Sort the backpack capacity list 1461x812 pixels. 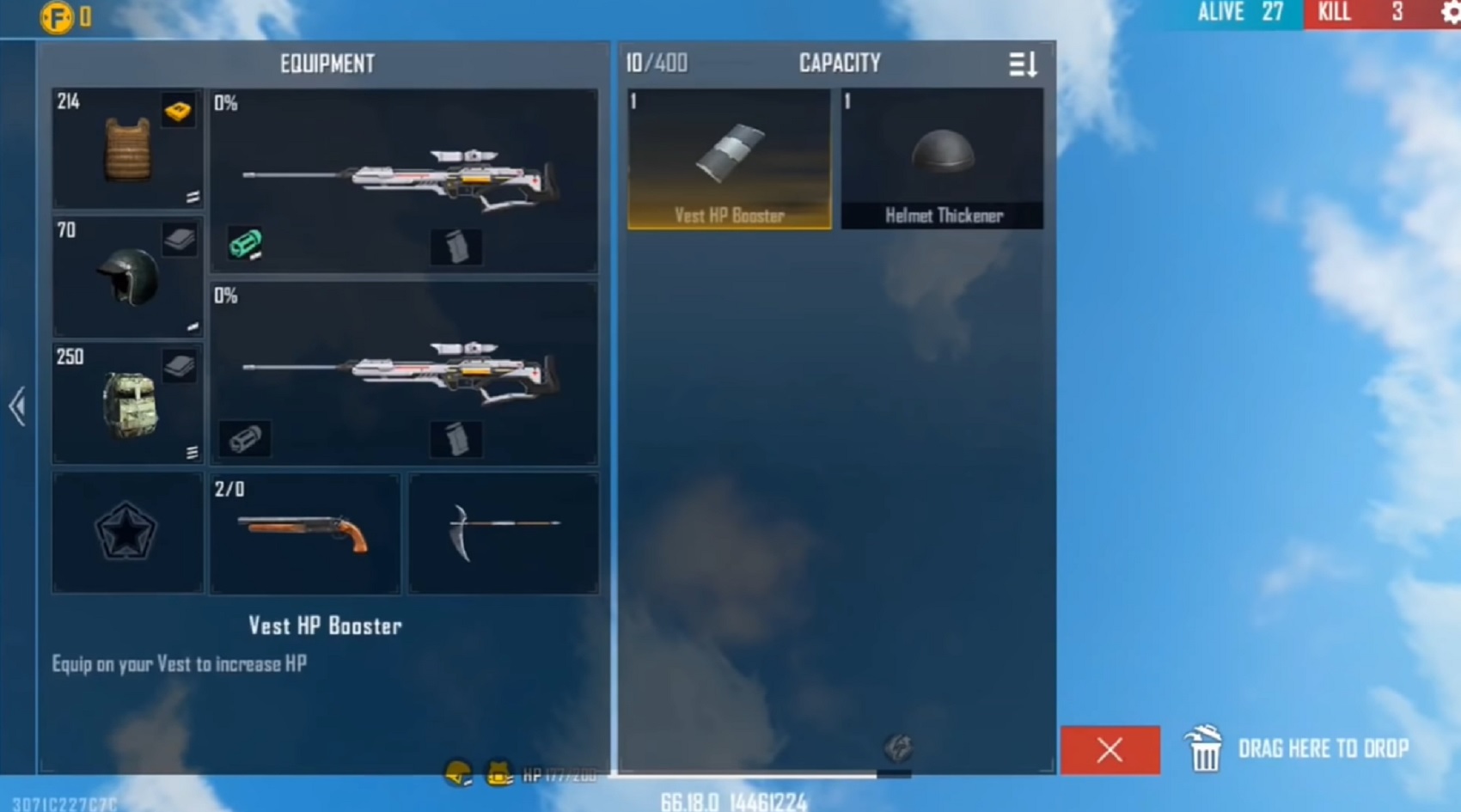click(1023, 64)
